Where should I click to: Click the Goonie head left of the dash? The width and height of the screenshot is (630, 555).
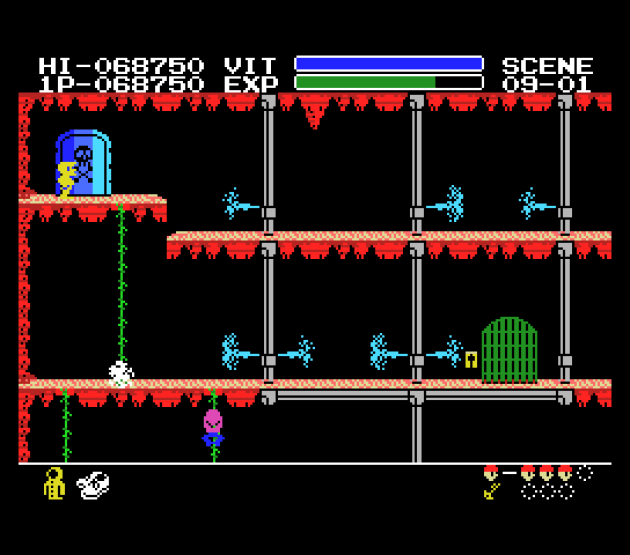[491, 472]
